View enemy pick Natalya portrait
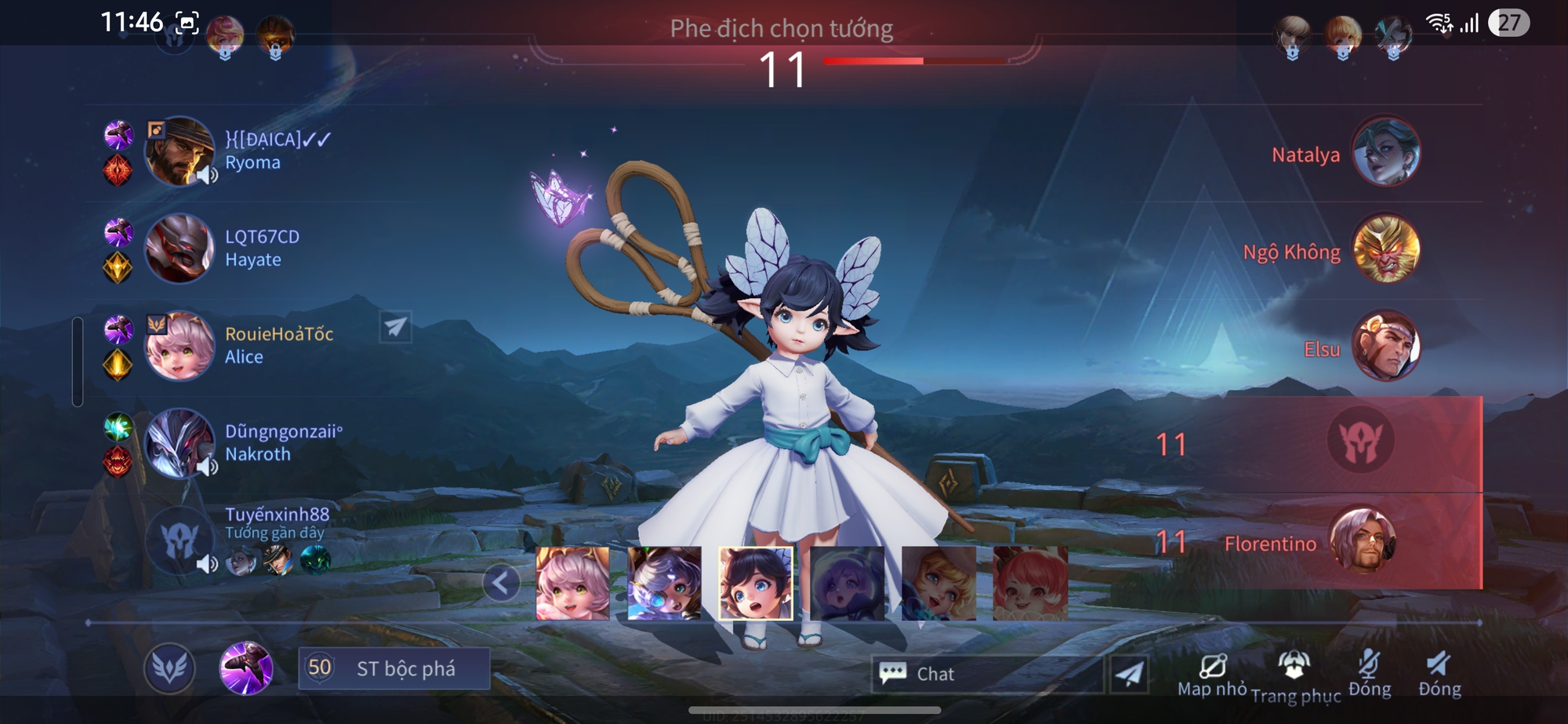 click(x=1385, y=152)
